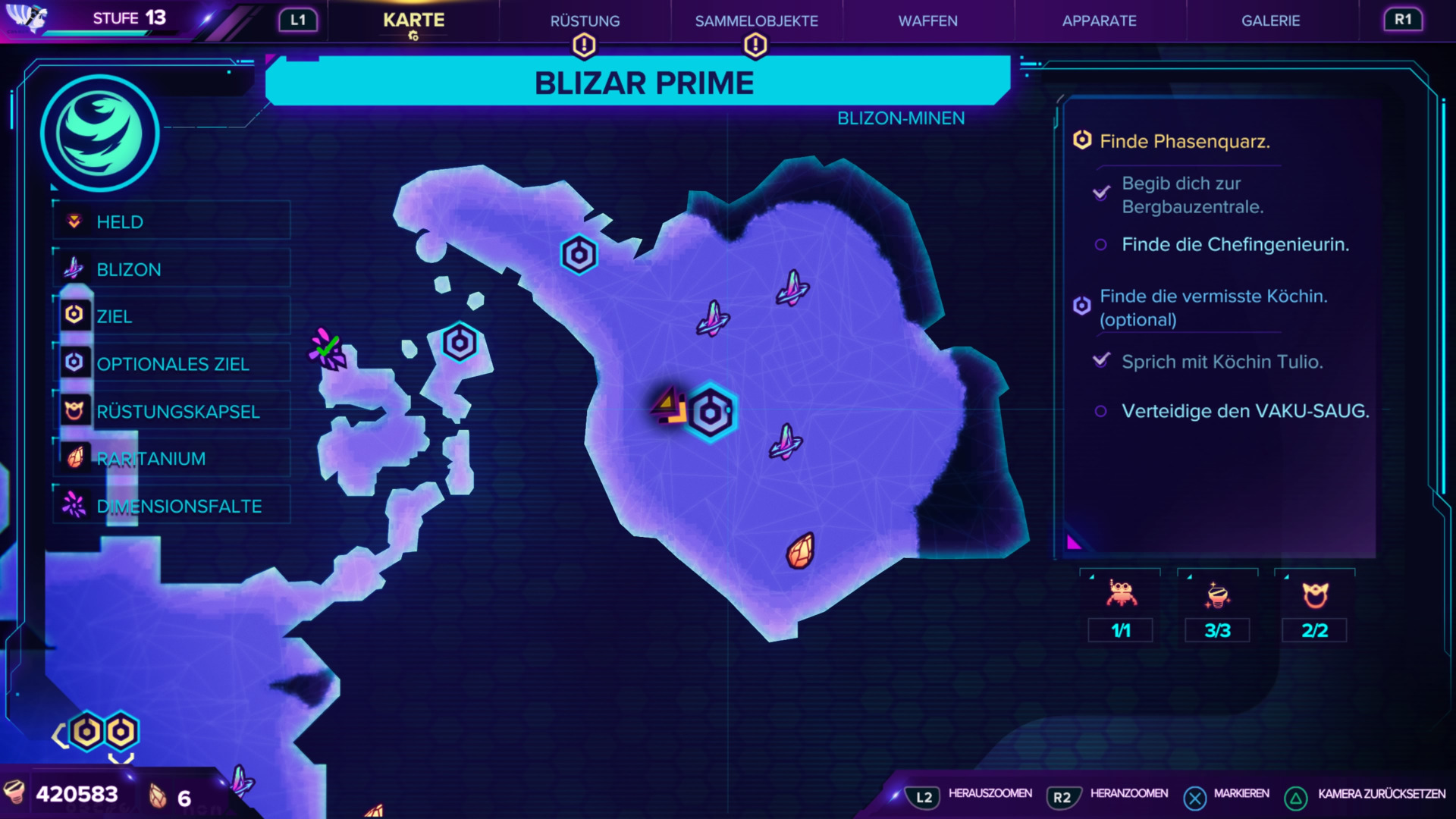This screenshot has height=819, width=1456.
Task: Click the orange Raritanium crystal map marker
Action: (801, 551)
